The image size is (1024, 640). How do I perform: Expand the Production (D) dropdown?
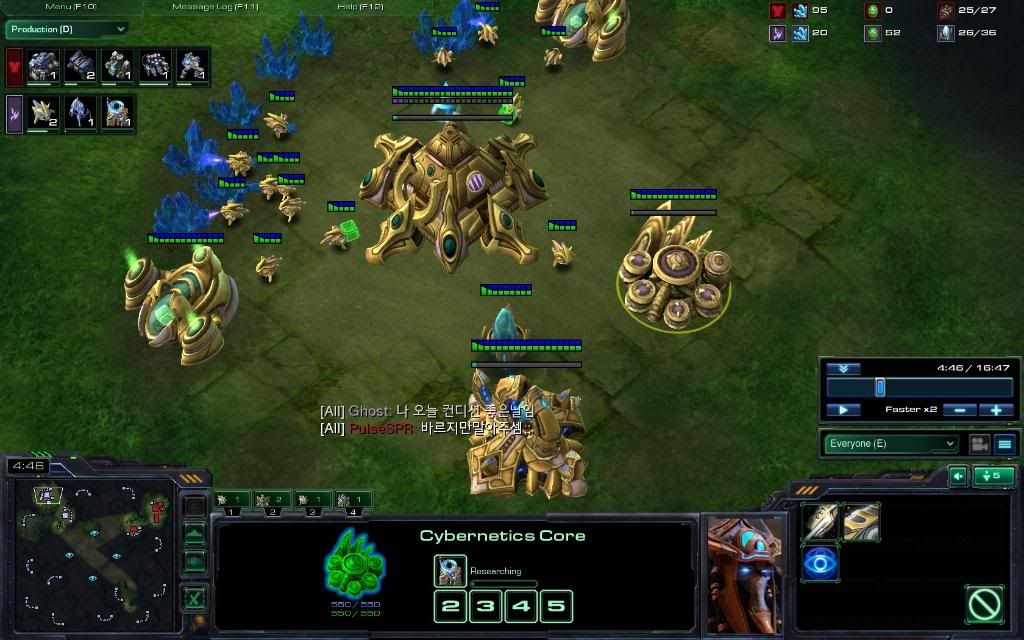pos(68,30)
